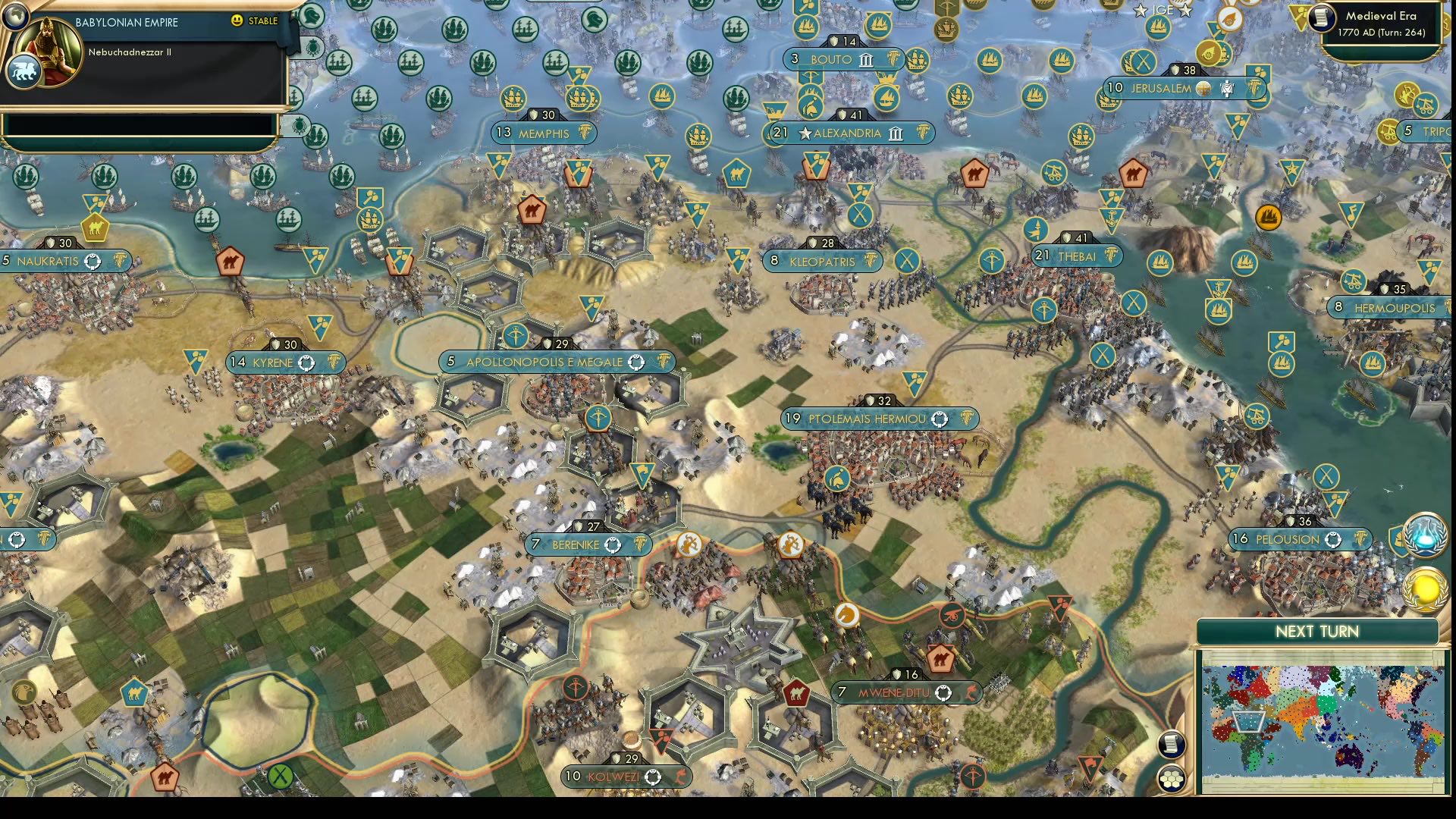
Task: Click the religion icon on Jerusalem's banner
Action: [1203, 88]
